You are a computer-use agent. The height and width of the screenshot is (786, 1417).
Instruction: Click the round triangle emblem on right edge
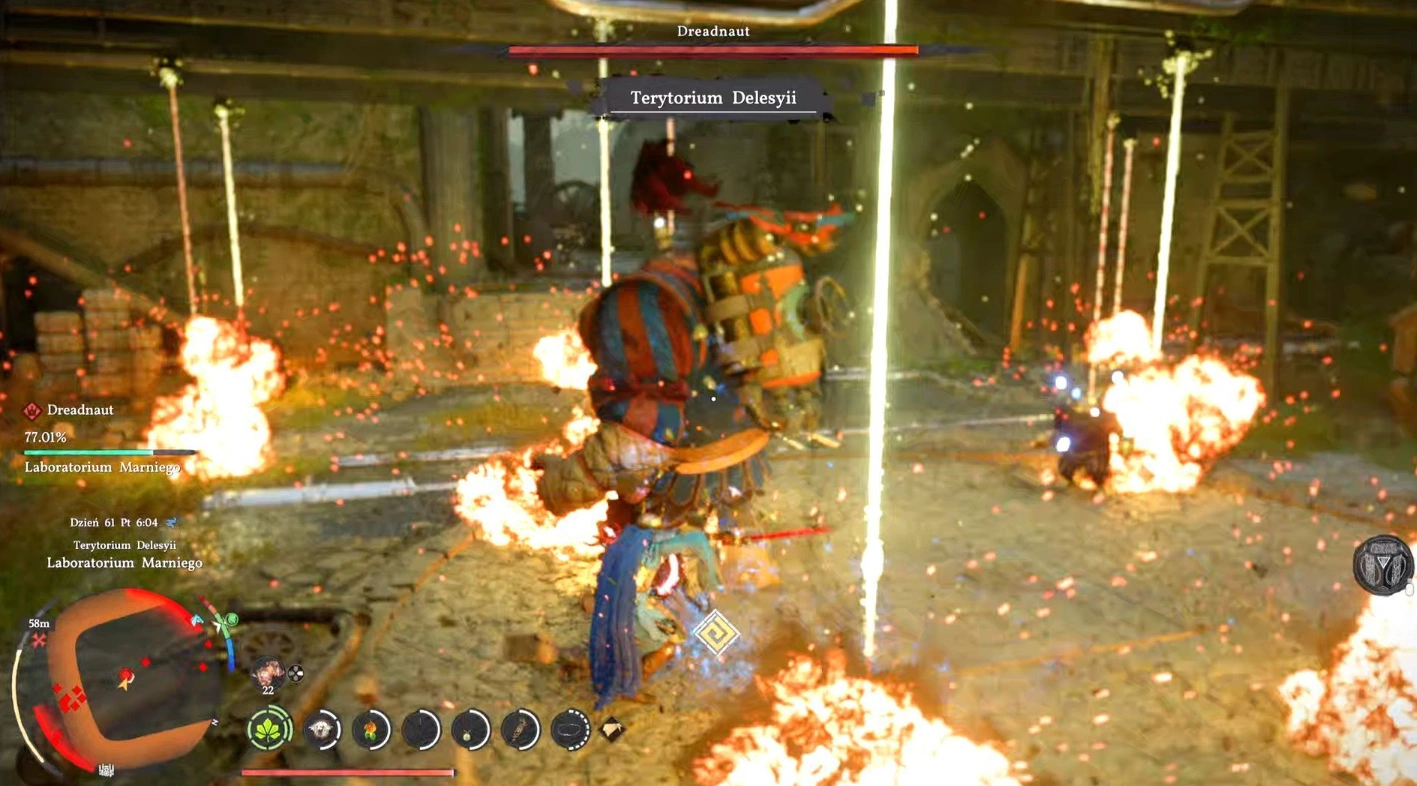pos(1383,565)
